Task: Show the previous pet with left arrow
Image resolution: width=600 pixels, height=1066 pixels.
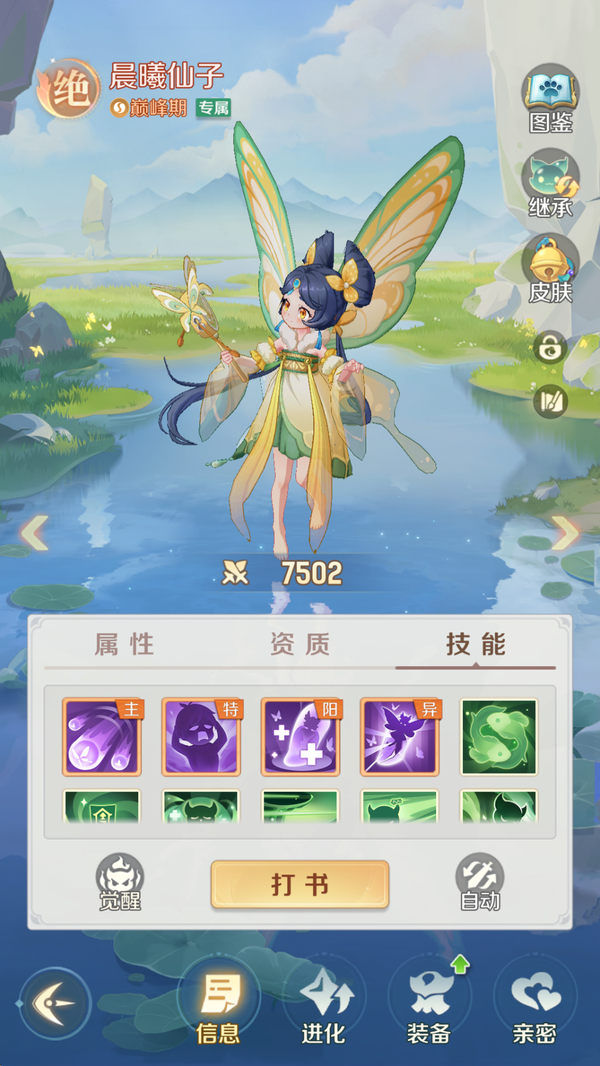Action: click(35, 533)
